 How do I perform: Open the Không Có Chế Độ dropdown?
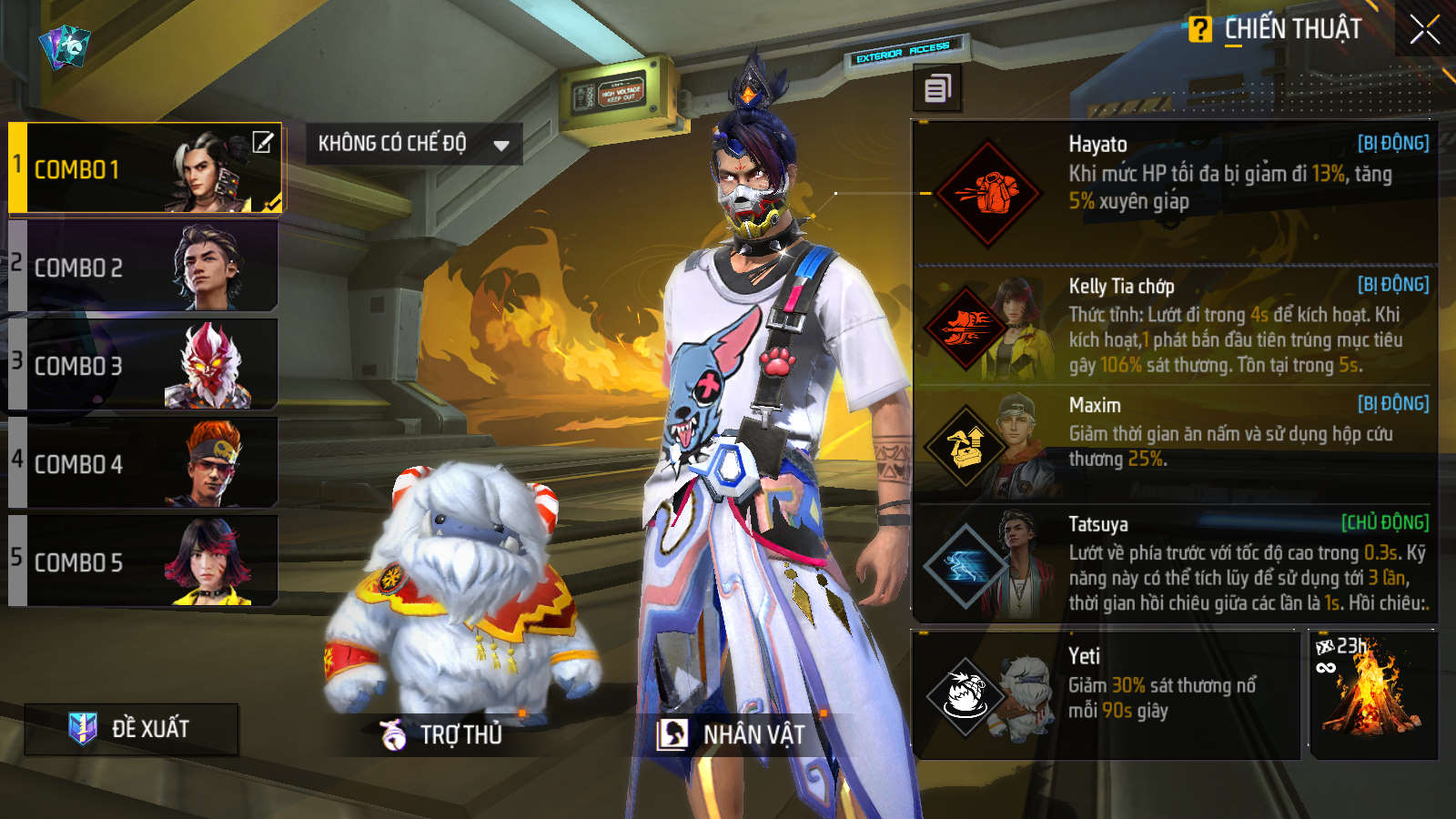[413, 144]
